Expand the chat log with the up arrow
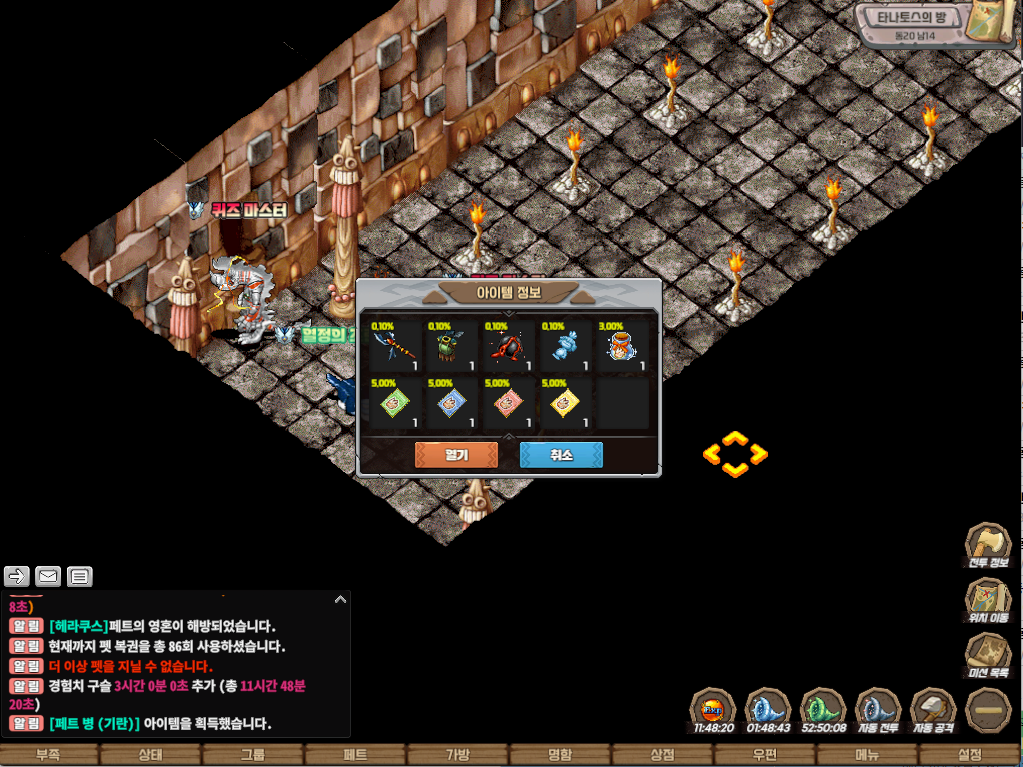The image size is (1023, 767). (x=340, y=600)
